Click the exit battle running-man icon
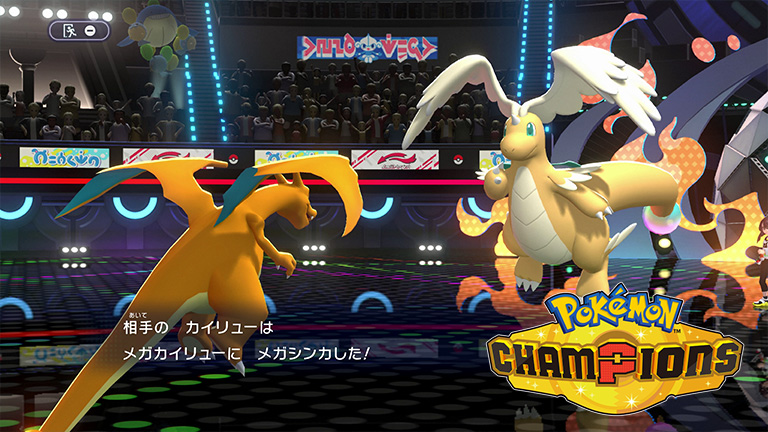Viewport: 768px width, 432px height. click(x=70, y=30)
